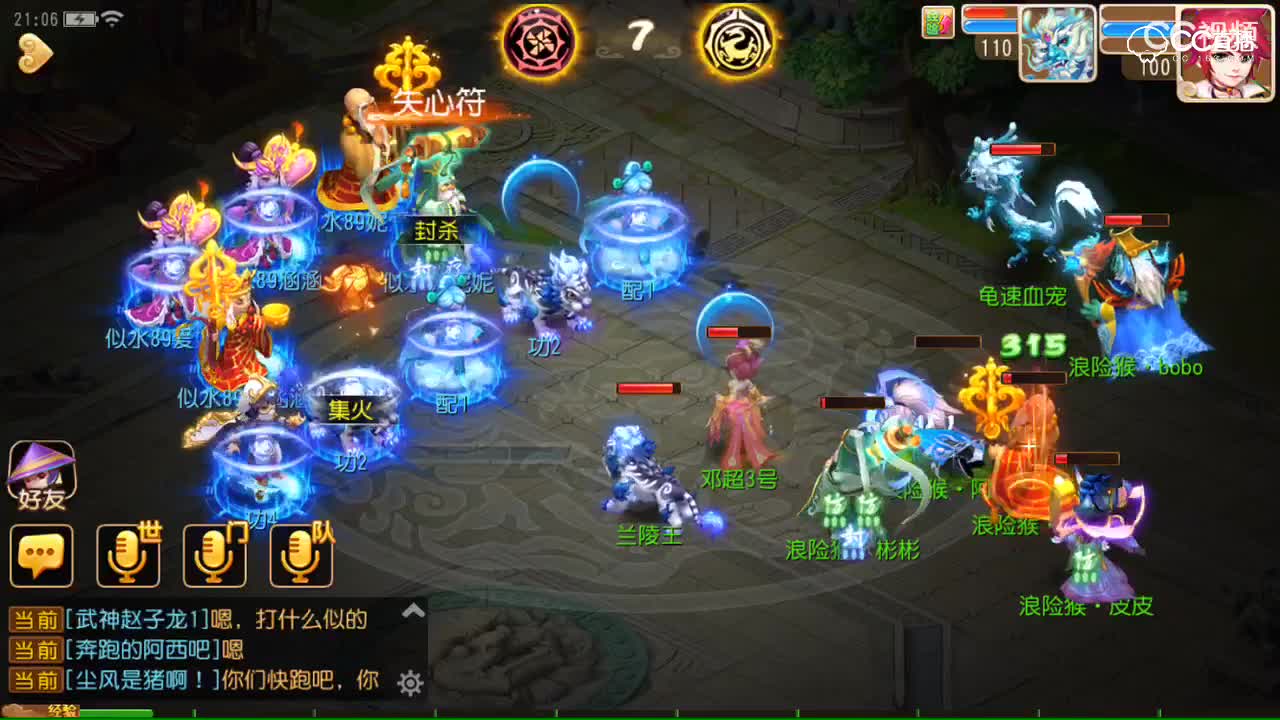Click the golden spiral emblem in top-left corner
The width and height of the screenshot is (1280, 720).
pos(35,55)
